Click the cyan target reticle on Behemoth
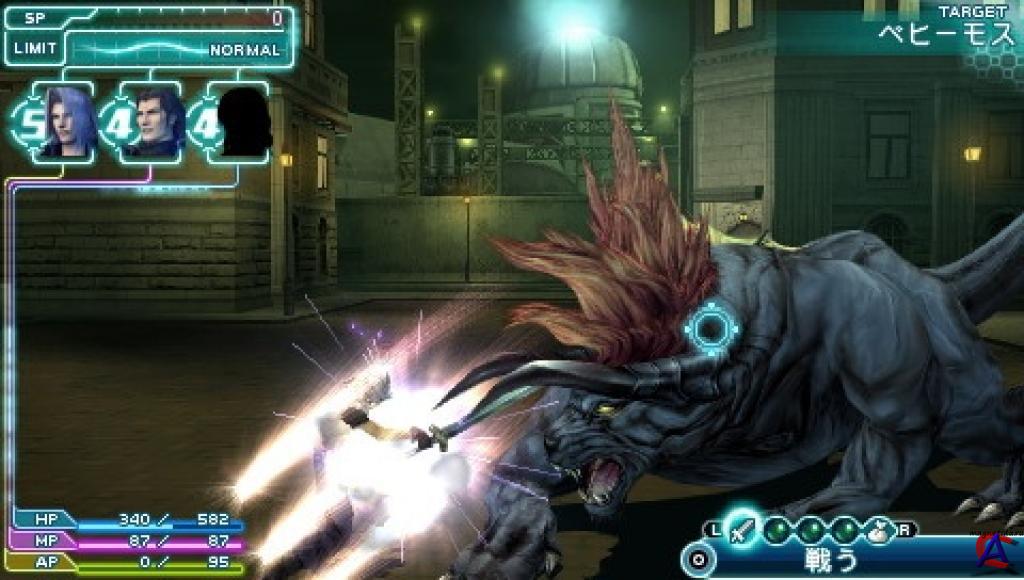 coord(712,328)
